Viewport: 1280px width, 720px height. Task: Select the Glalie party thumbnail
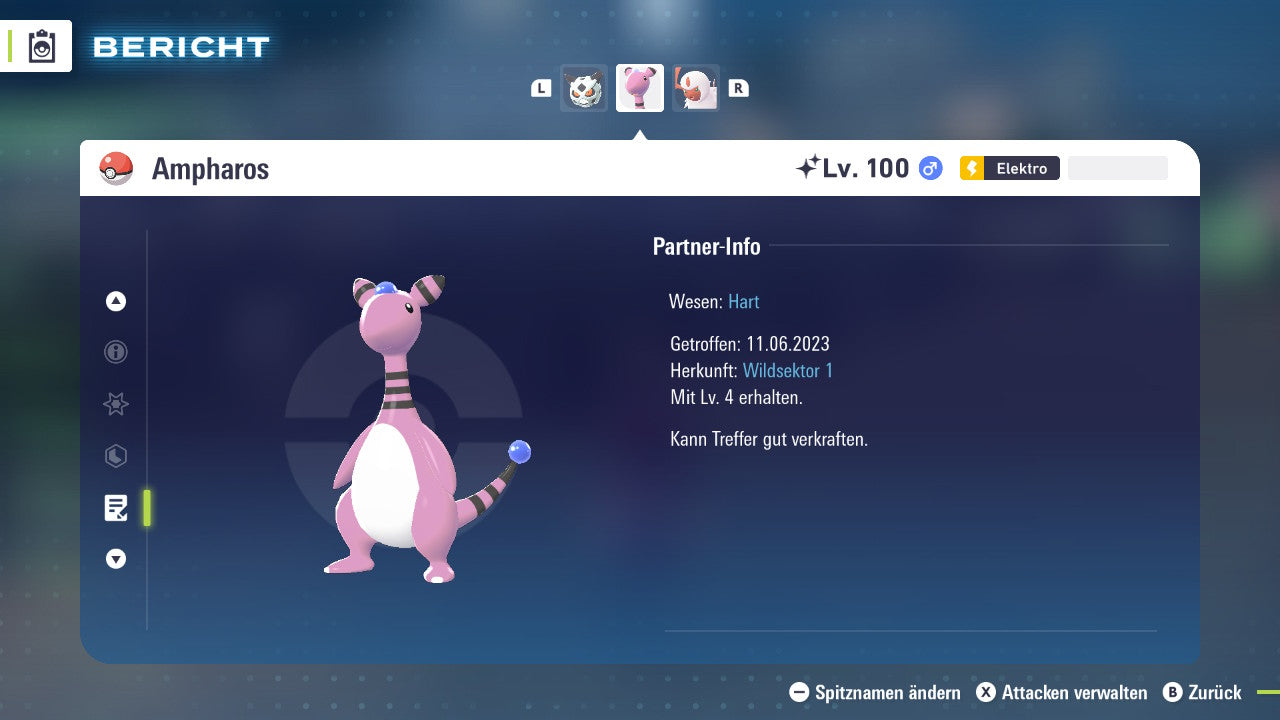pyautogui.click(x=584, y=88)
